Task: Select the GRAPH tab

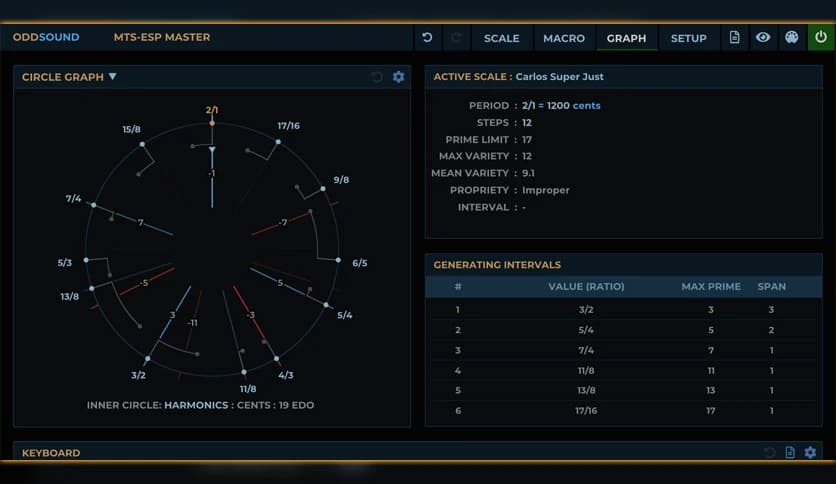Action: tap(626, 38)
